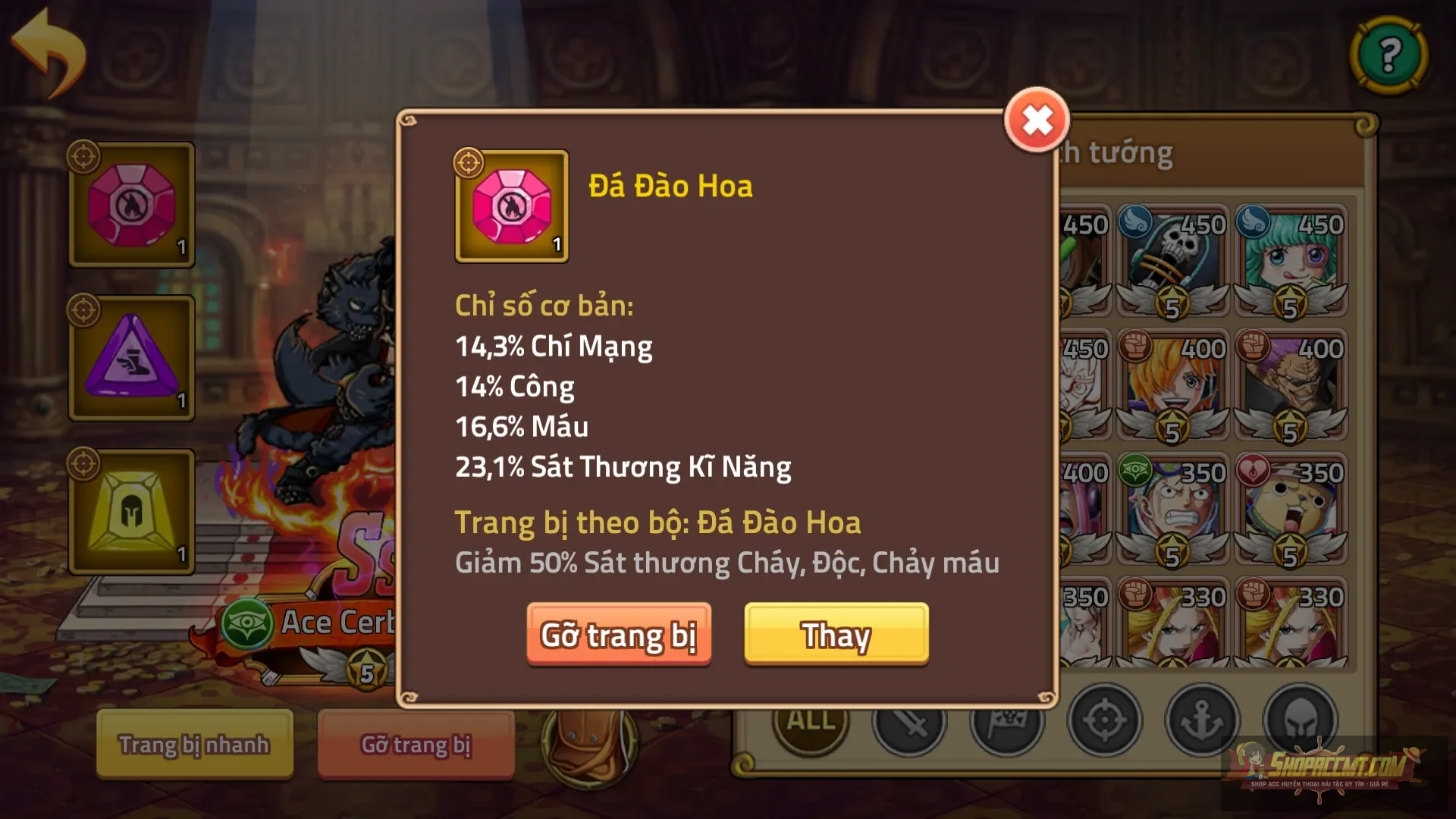Select the Brook 450 hero portrait
This screenshot has height=819, width=1456.
[x=1172, y=250]
